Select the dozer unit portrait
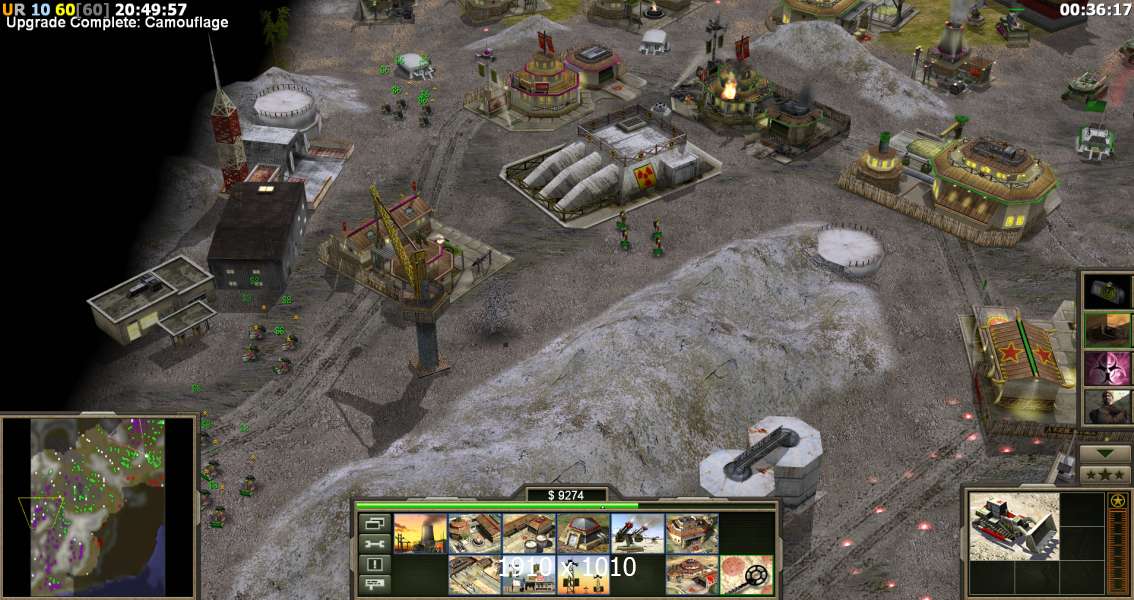 [x=1013, y=525]
